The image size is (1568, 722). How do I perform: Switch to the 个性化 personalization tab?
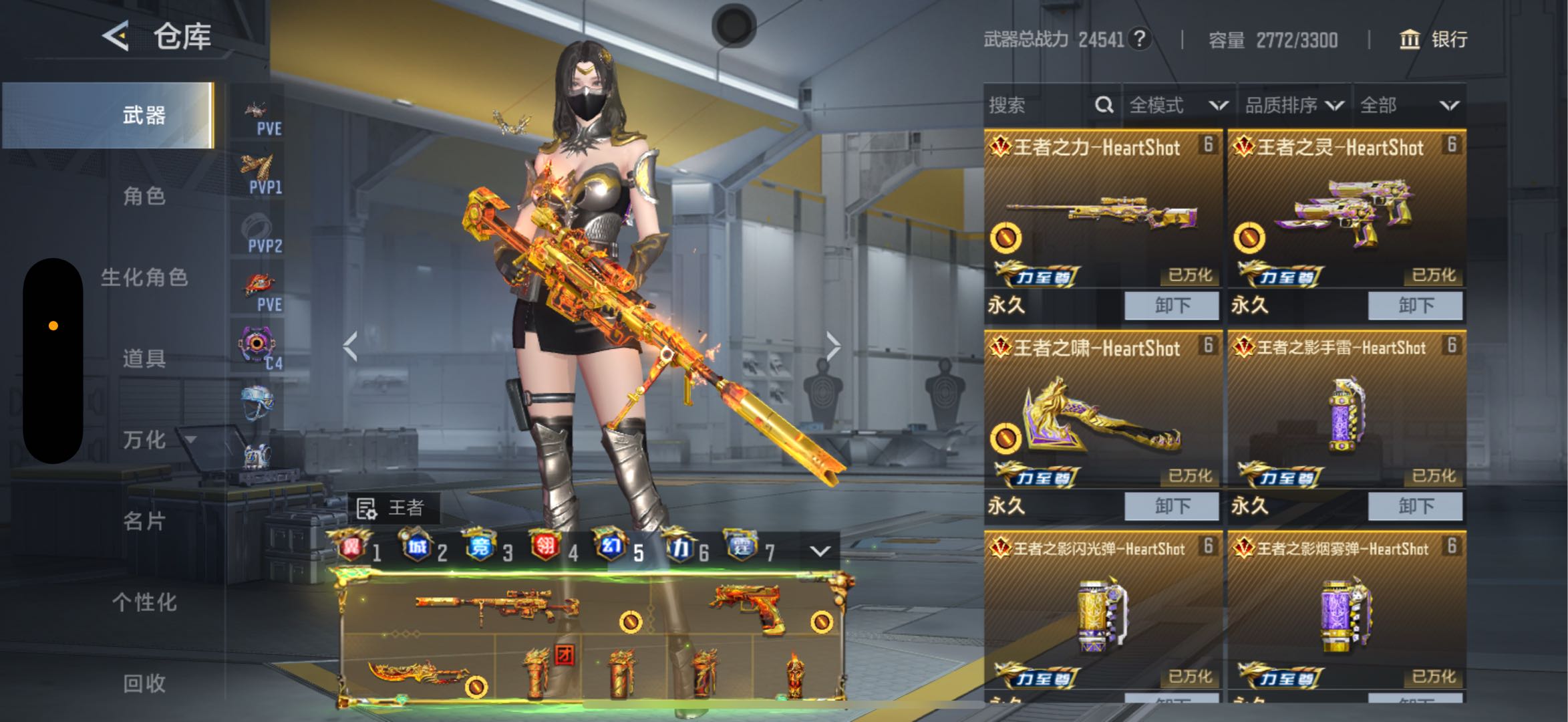point(144,602)
